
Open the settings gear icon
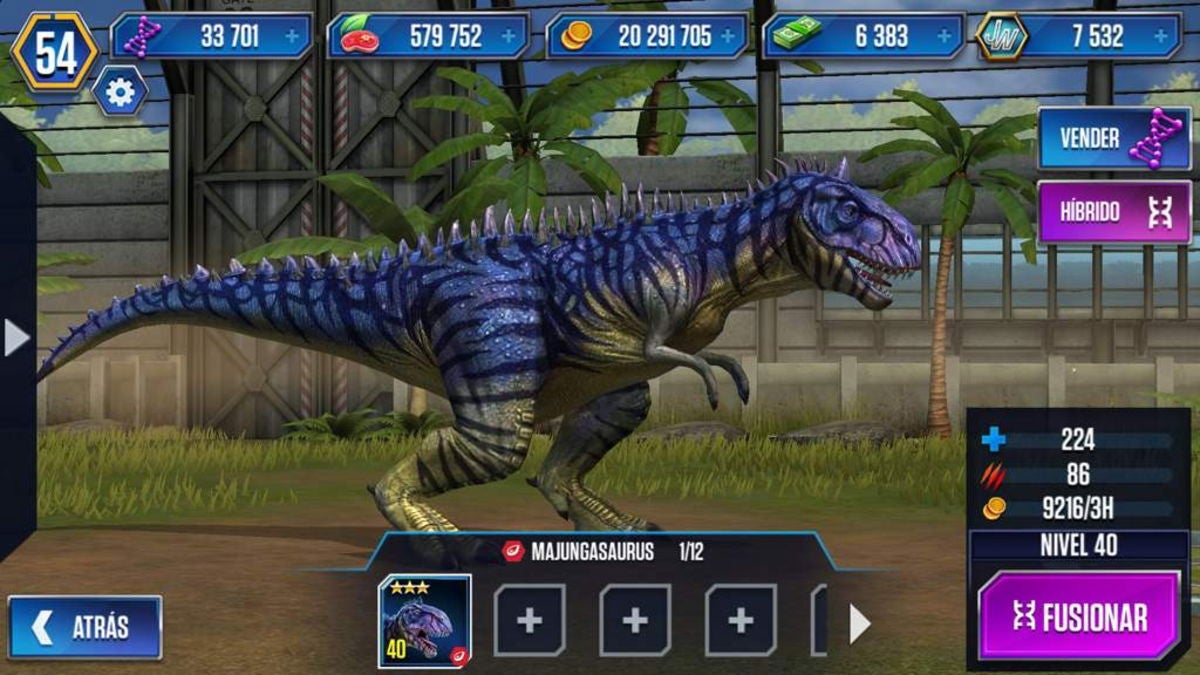120,92
